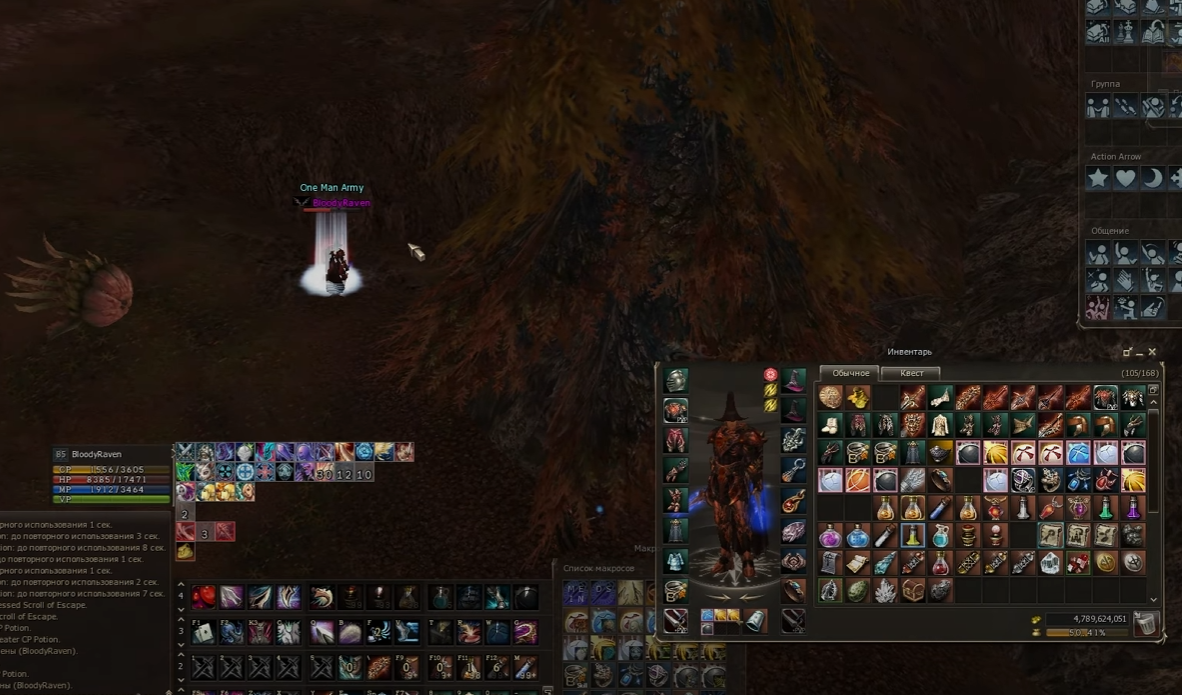Click the trash can to destroy an item
Screen dimensions: 1182x695
pos(1146,625)
